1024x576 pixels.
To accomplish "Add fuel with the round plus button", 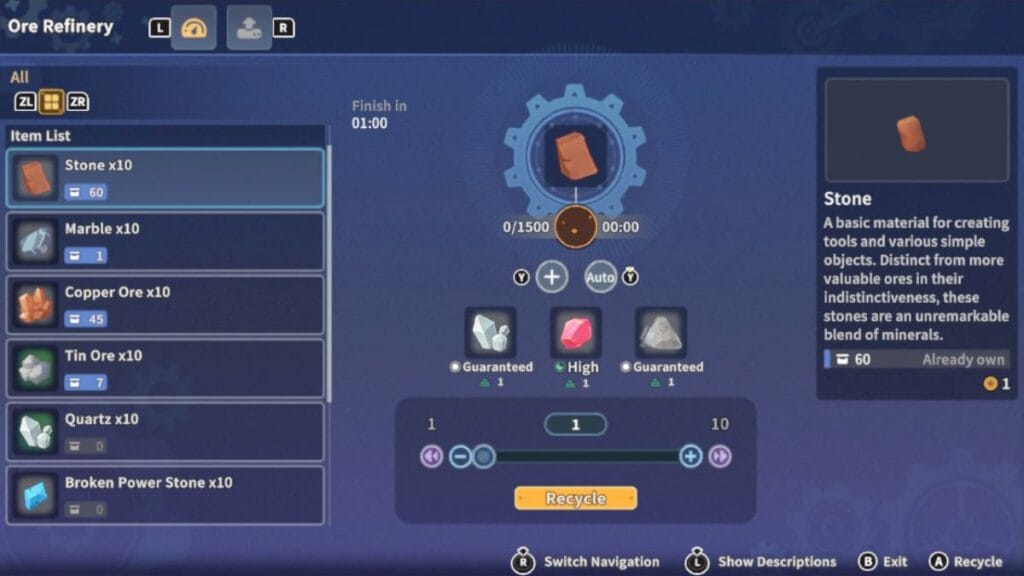I will coord(552,277).
